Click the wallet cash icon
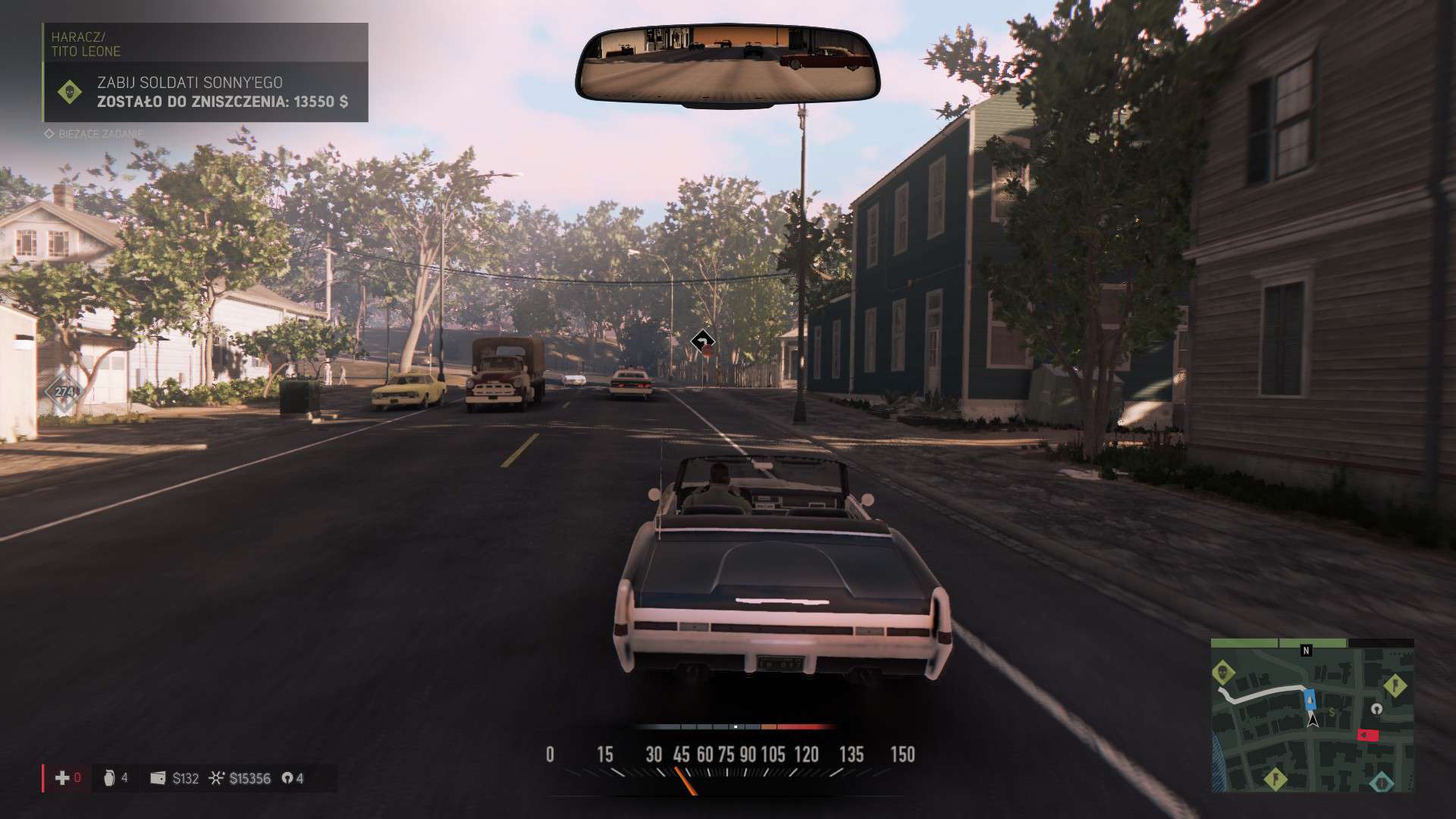 158,778
